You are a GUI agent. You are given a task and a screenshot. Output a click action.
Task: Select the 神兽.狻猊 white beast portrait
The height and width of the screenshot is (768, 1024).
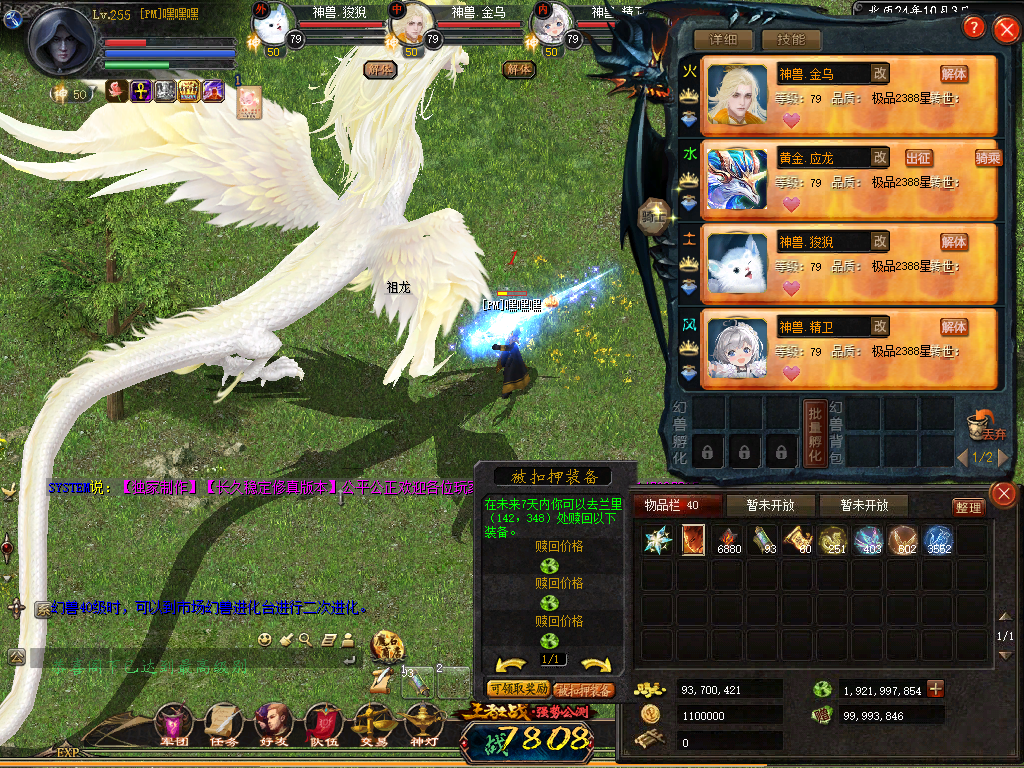point(737,263)
